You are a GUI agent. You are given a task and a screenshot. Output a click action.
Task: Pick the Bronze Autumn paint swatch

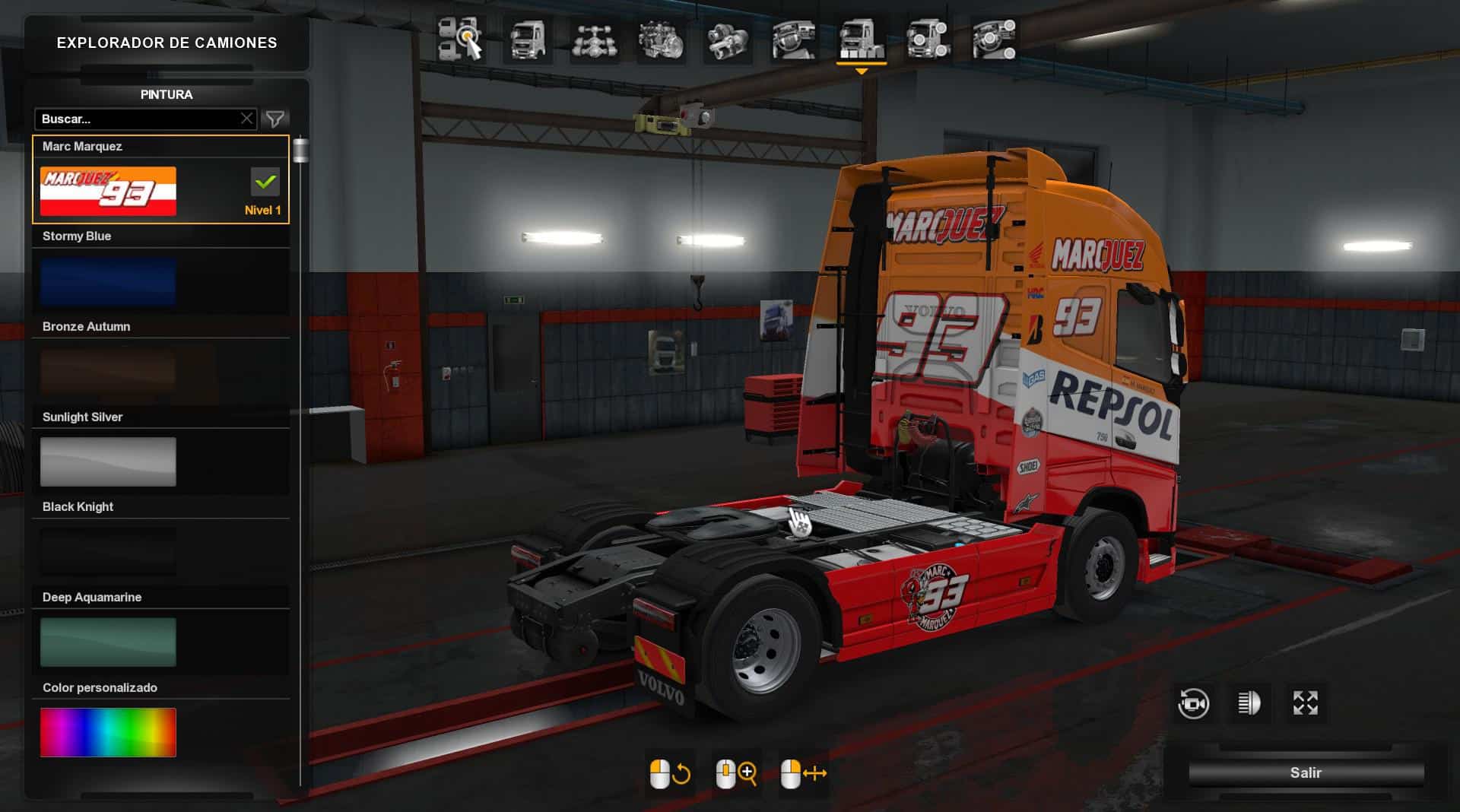[108, 372]
